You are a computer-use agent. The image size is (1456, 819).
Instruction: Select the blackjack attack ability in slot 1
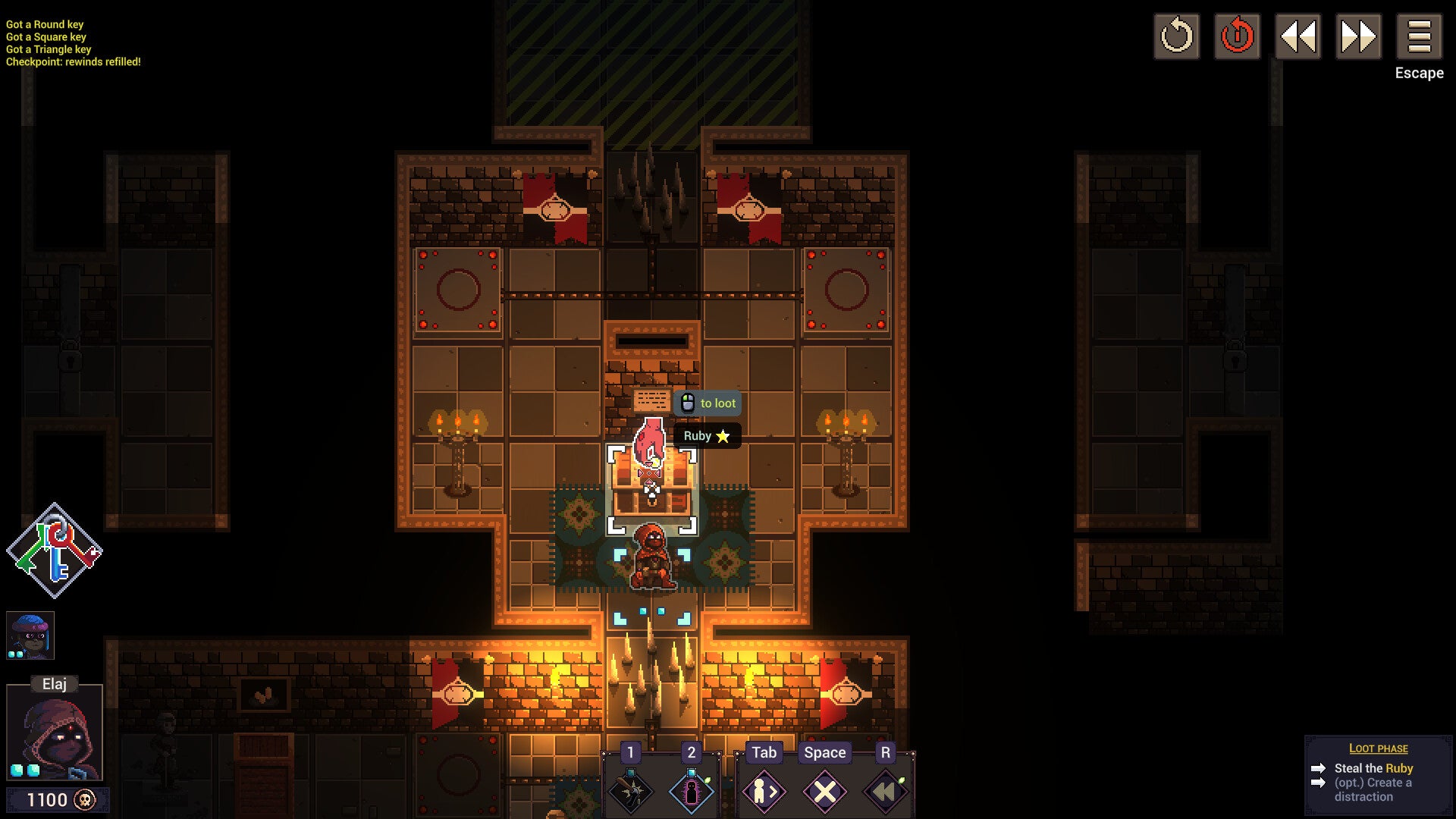pos(630,791)
